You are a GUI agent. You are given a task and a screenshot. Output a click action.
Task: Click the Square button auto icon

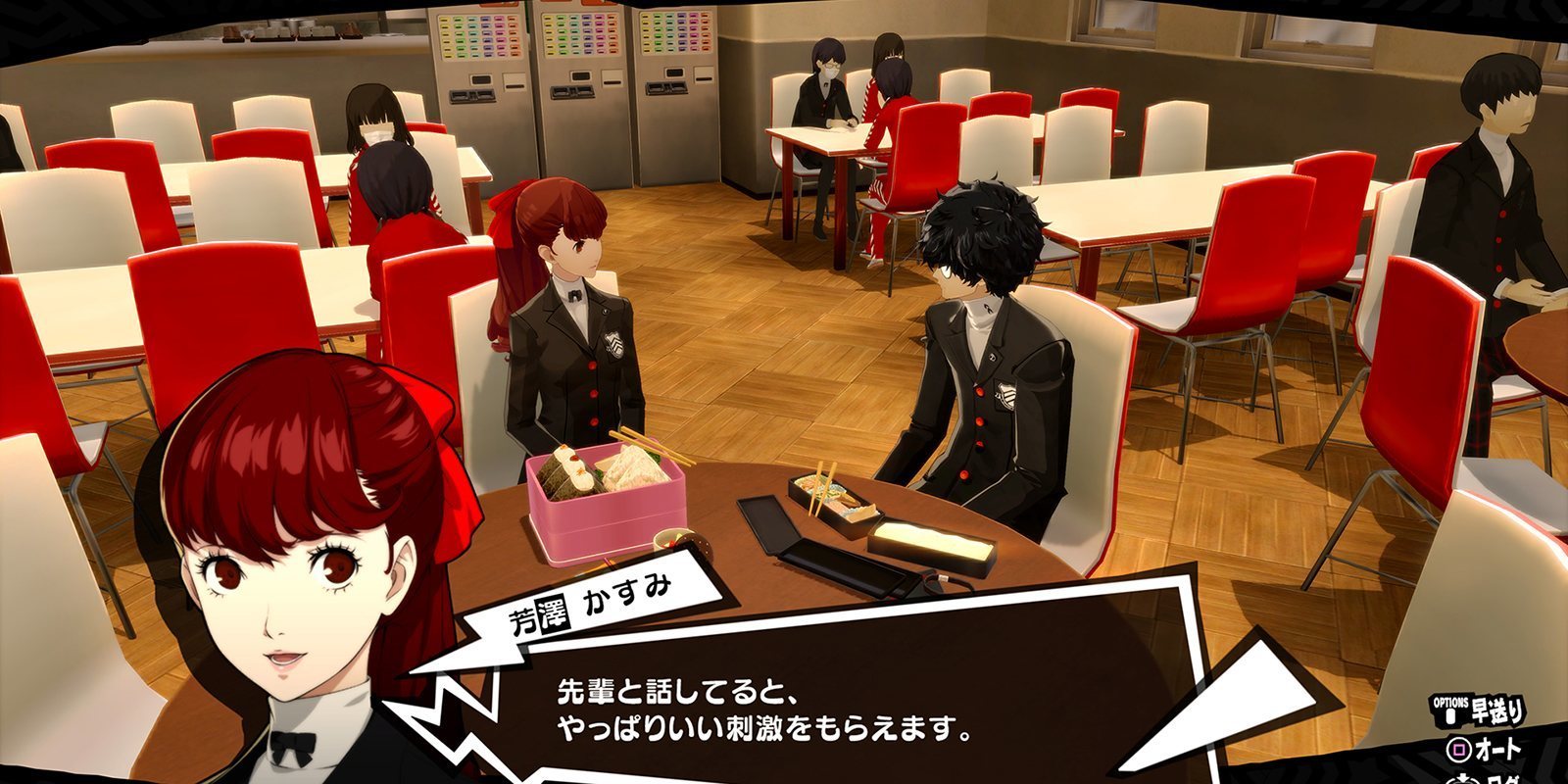pyautogui.click(x=1459, y=750)
